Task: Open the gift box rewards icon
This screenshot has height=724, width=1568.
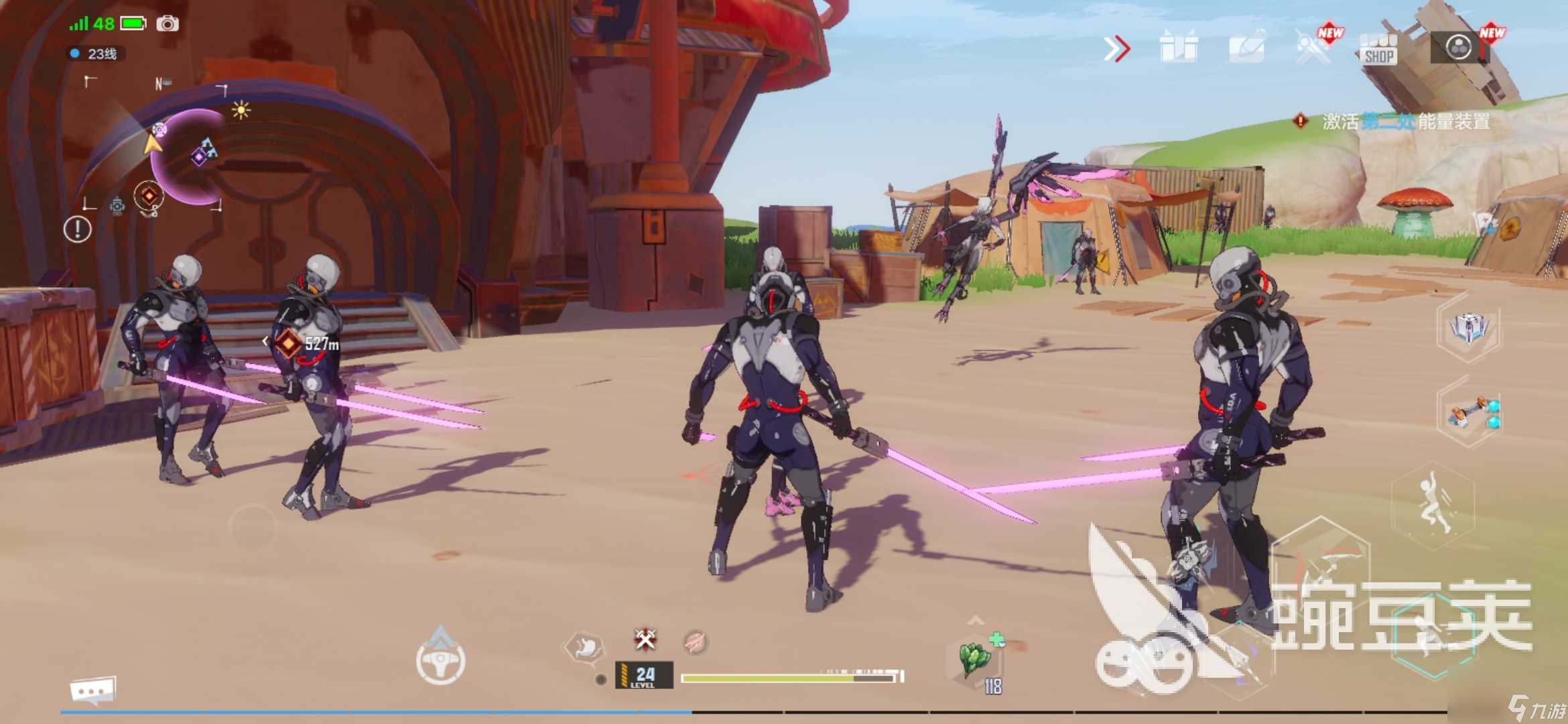Action: pyautogui.click(x=1178, y=48)
